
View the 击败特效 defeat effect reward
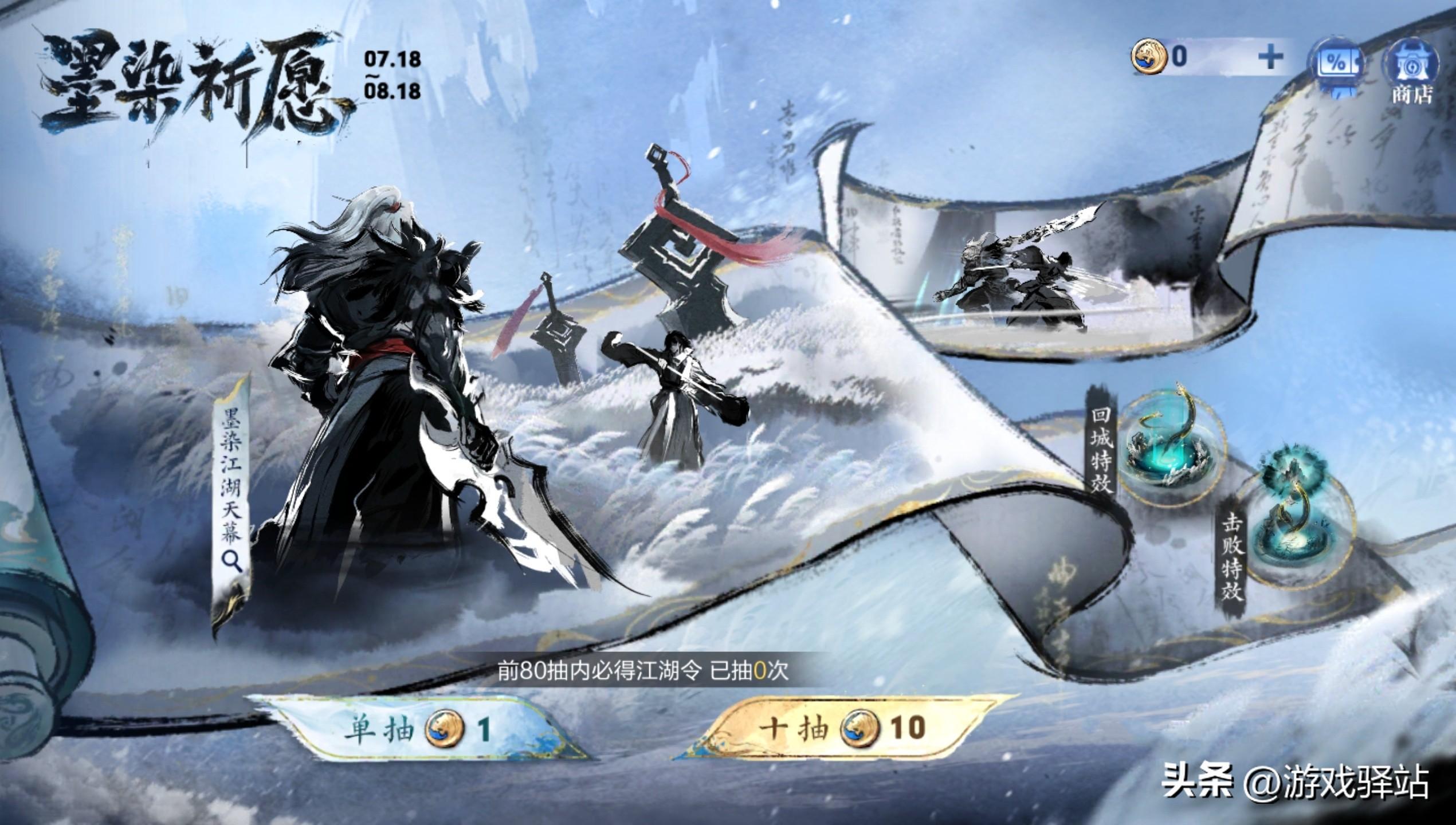1297,534
